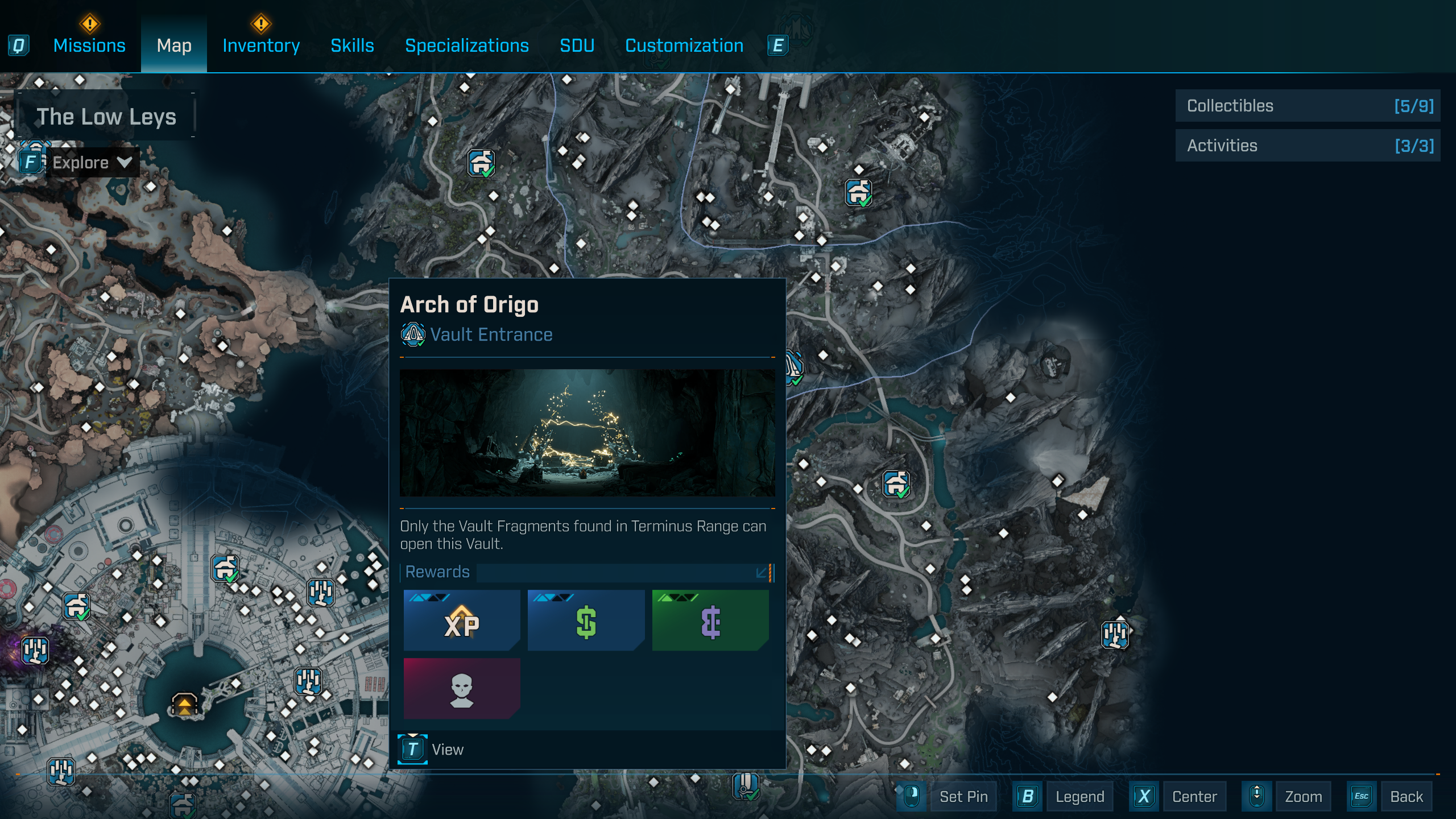Image resolution: width=1456 pixels, height=819 pixels.
Task: Click the player location marker on map
Action: (x=184, y=705)
